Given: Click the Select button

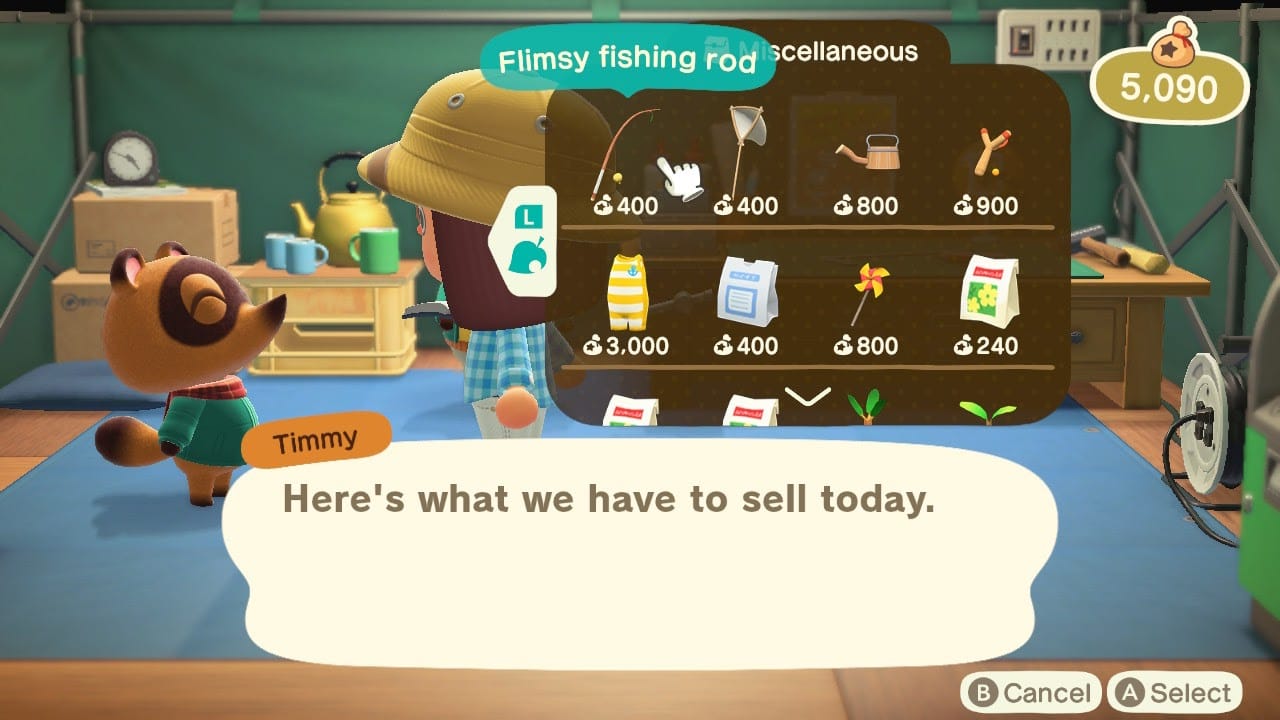Looking at the screenshot, I should (1174, 693).
